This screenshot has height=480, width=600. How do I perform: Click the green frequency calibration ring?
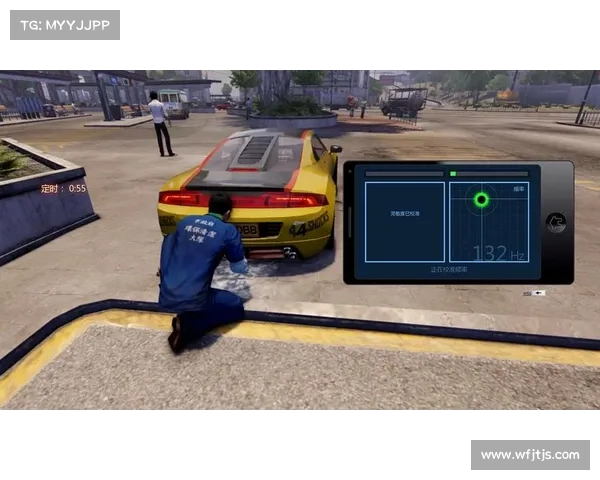tap(481, 200)
